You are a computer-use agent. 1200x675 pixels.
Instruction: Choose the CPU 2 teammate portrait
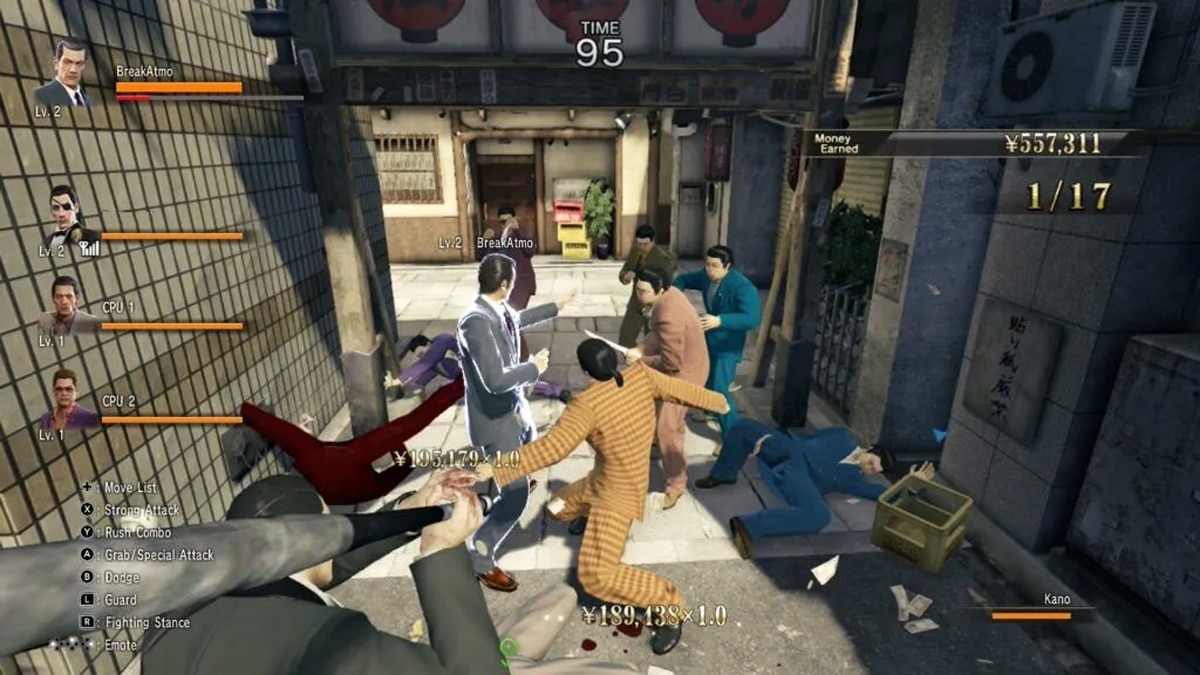pos(66,397)
